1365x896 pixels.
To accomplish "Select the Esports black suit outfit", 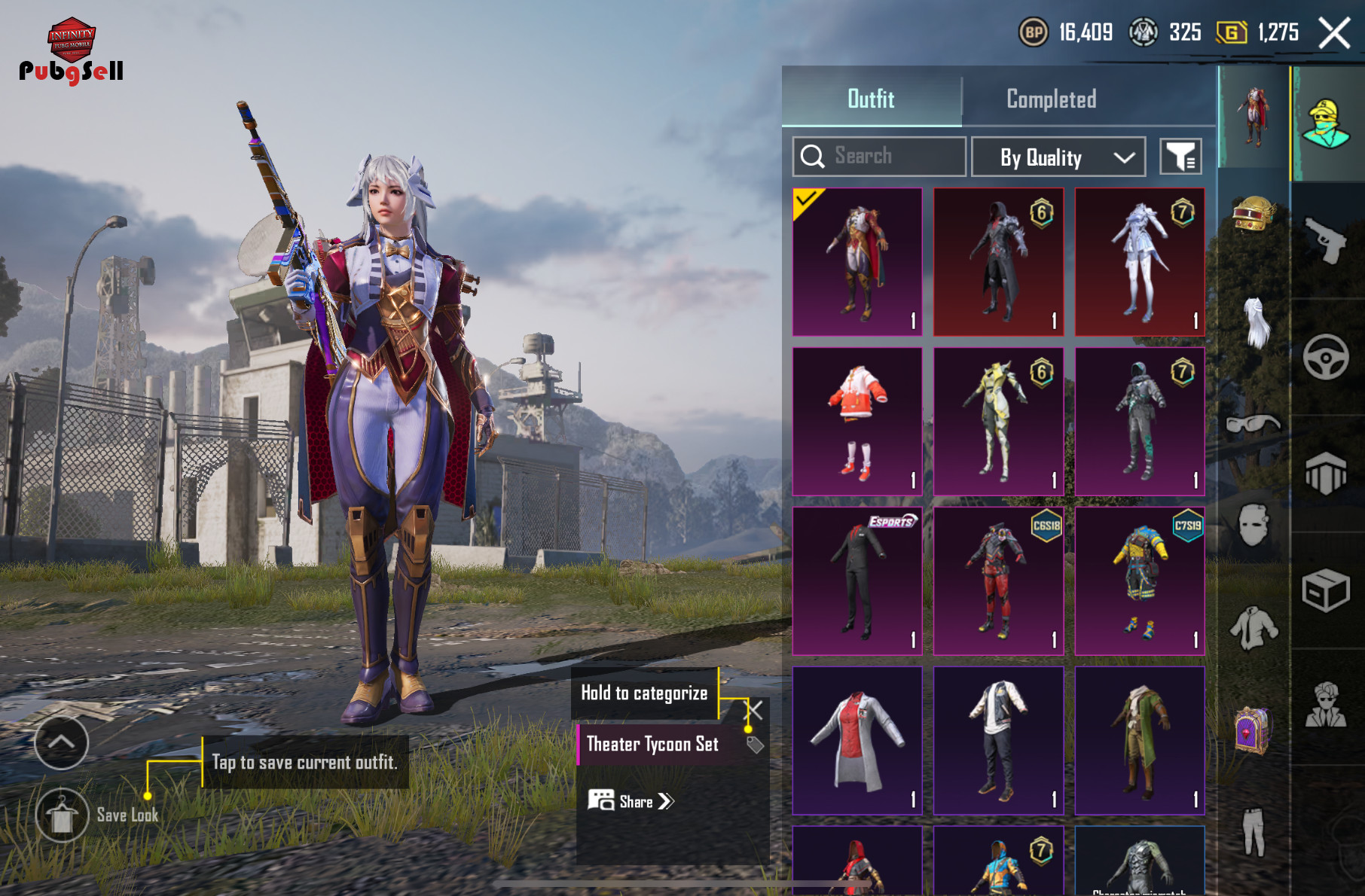I will (x=857, y=581).
